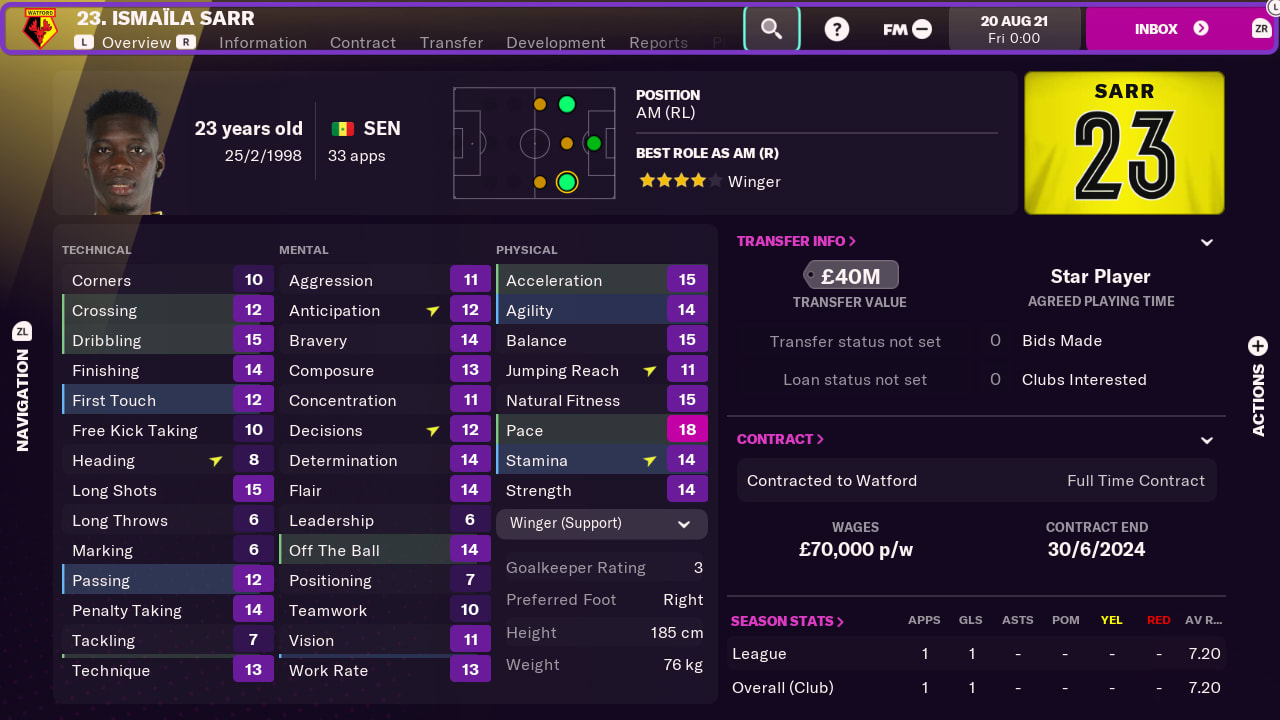Collapse the Transfer Info section chevron

click(1206, 241)
